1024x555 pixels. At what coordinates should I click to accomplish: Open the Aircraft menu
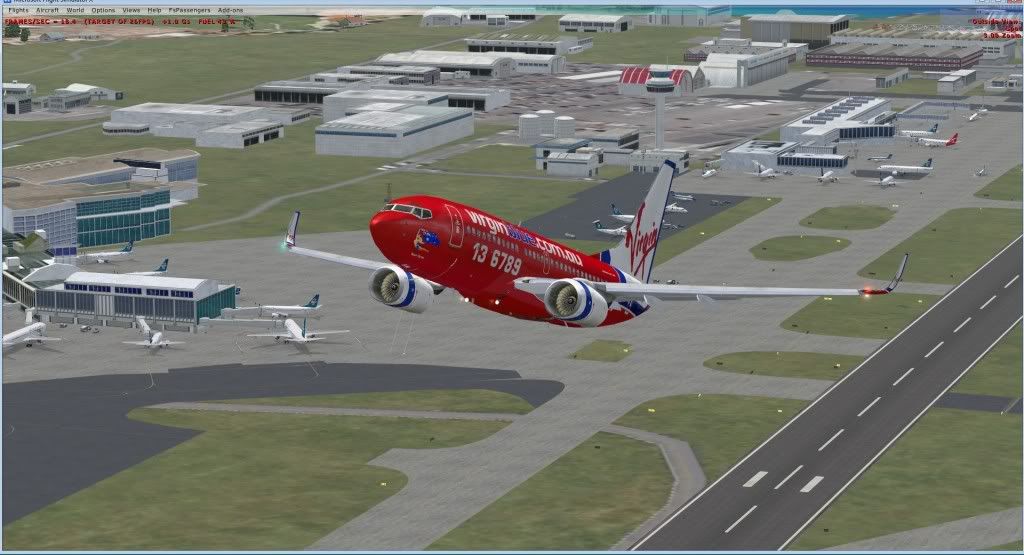(x=47, y=10)
